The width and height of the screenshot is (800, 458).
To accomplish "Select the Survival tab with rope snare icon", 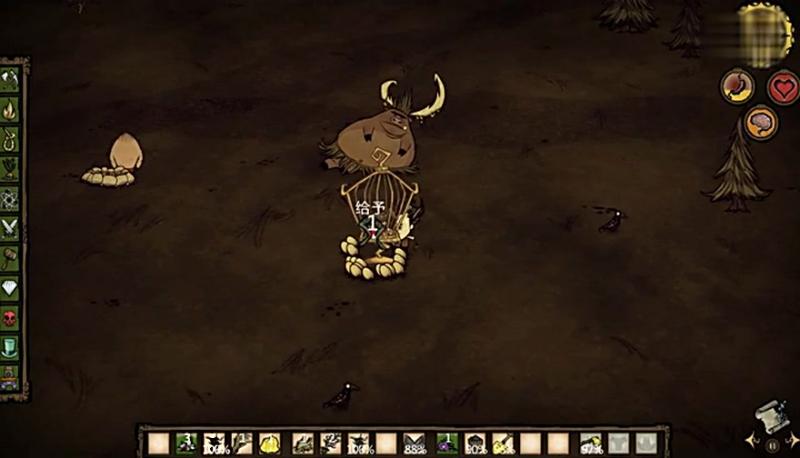I will pos(10,139).
